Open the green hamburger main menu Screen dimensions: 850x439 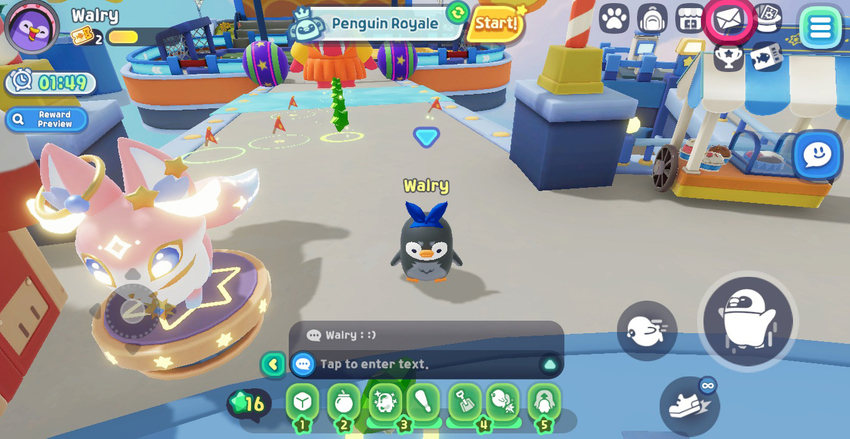(820, 27)
